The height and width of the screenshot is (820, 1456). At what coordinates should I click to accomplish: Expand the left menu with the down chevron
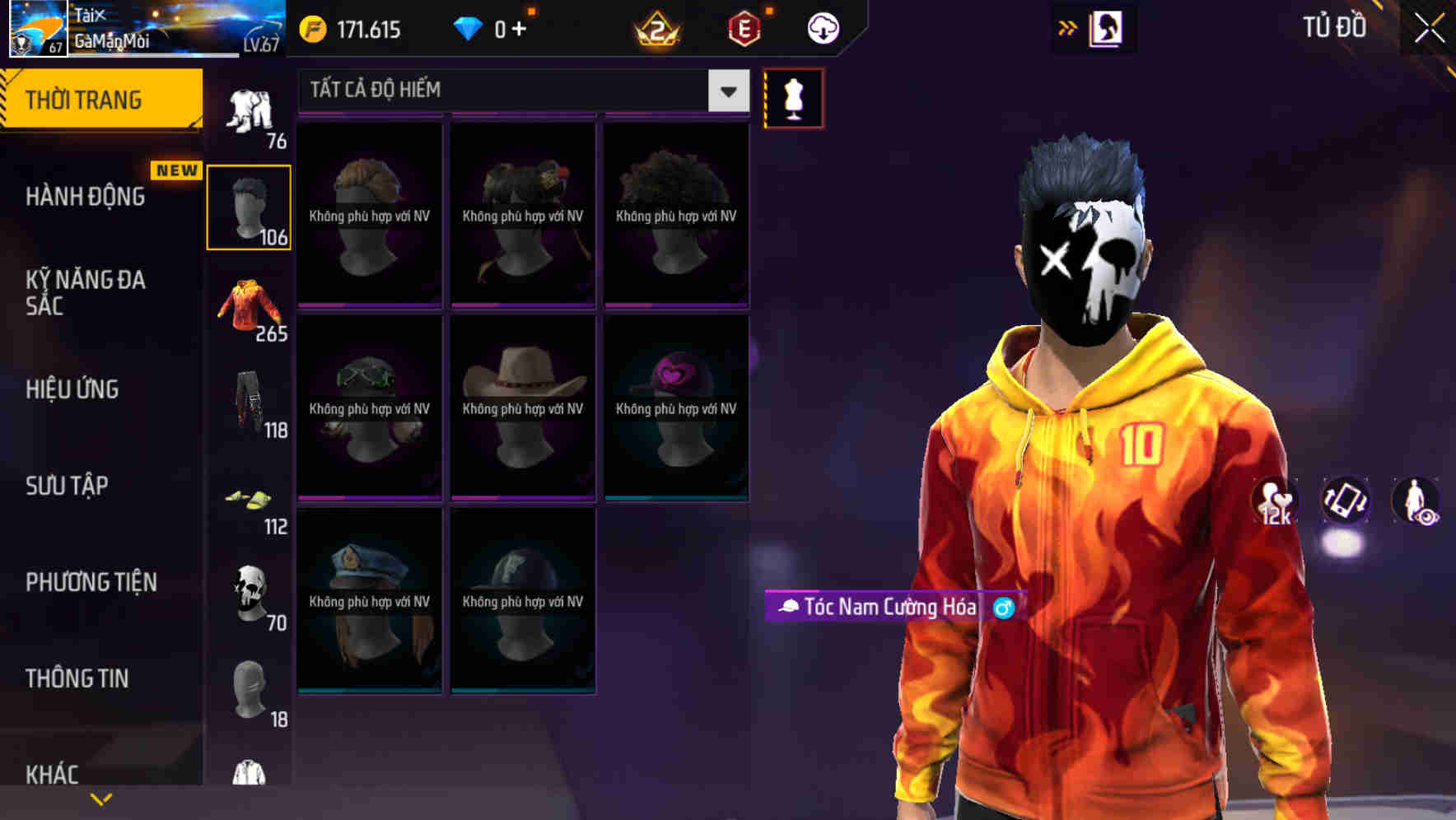[x=100, y=798]
